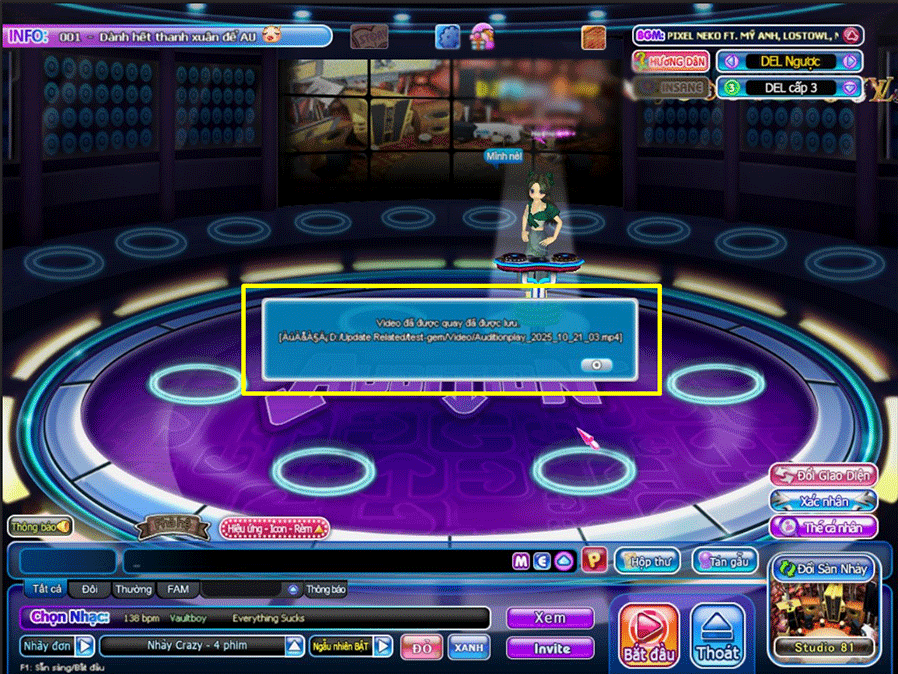898x674 pixels.
Task: Invite players with the Invite button
Action: [x=551, y=648]
